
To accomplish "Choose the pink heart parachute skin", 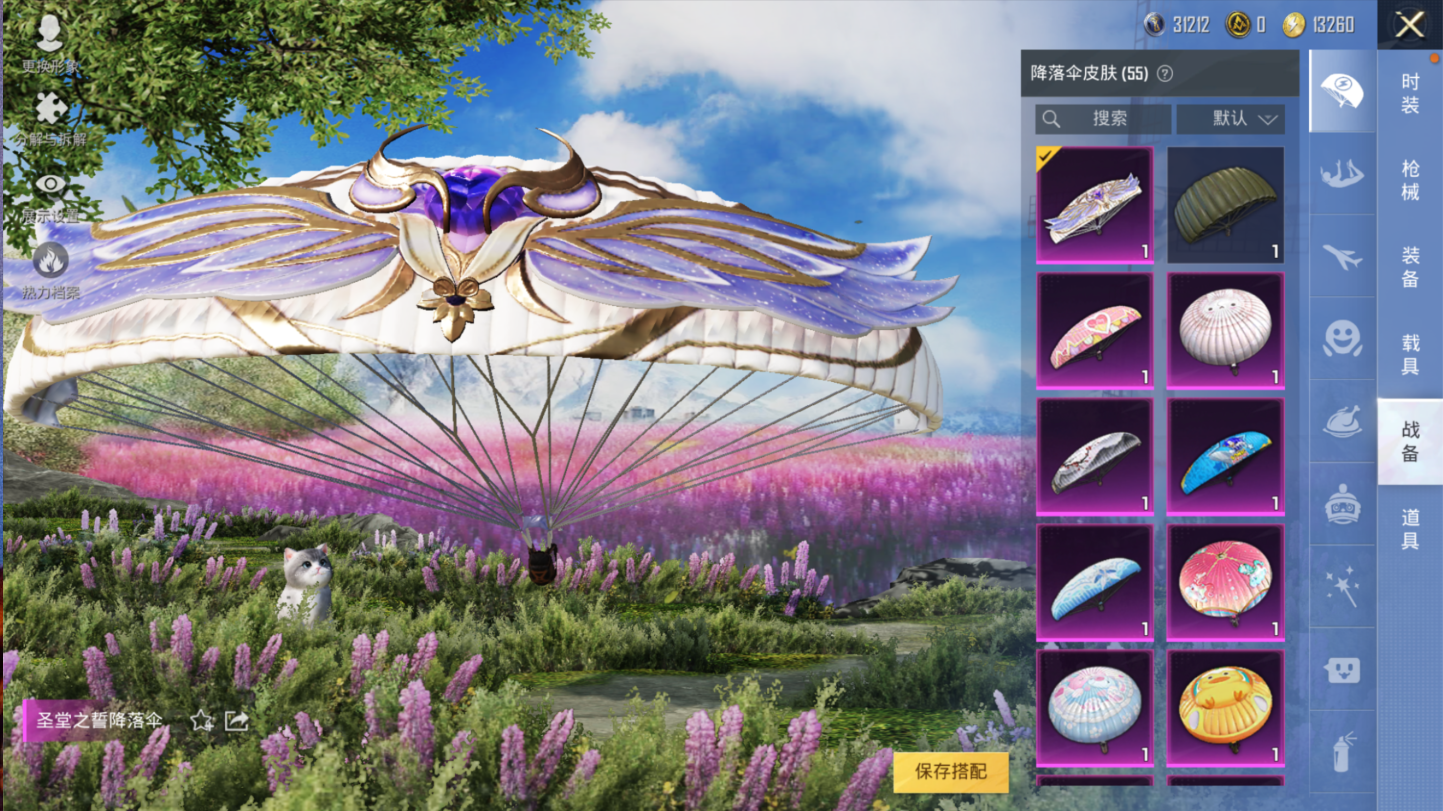I will [x=1095, y=331].
